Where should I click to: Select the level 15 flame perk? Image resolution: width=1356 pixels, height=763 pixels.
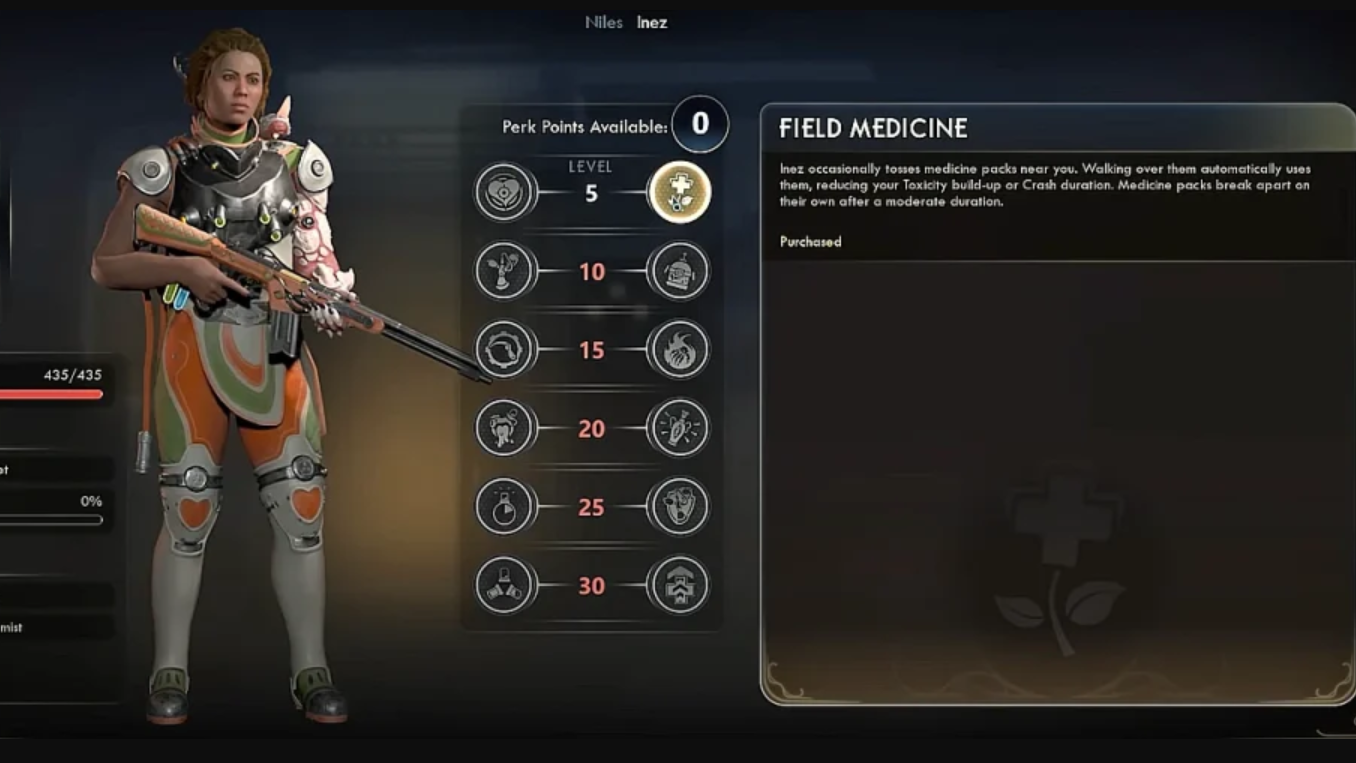click(679, 350)
